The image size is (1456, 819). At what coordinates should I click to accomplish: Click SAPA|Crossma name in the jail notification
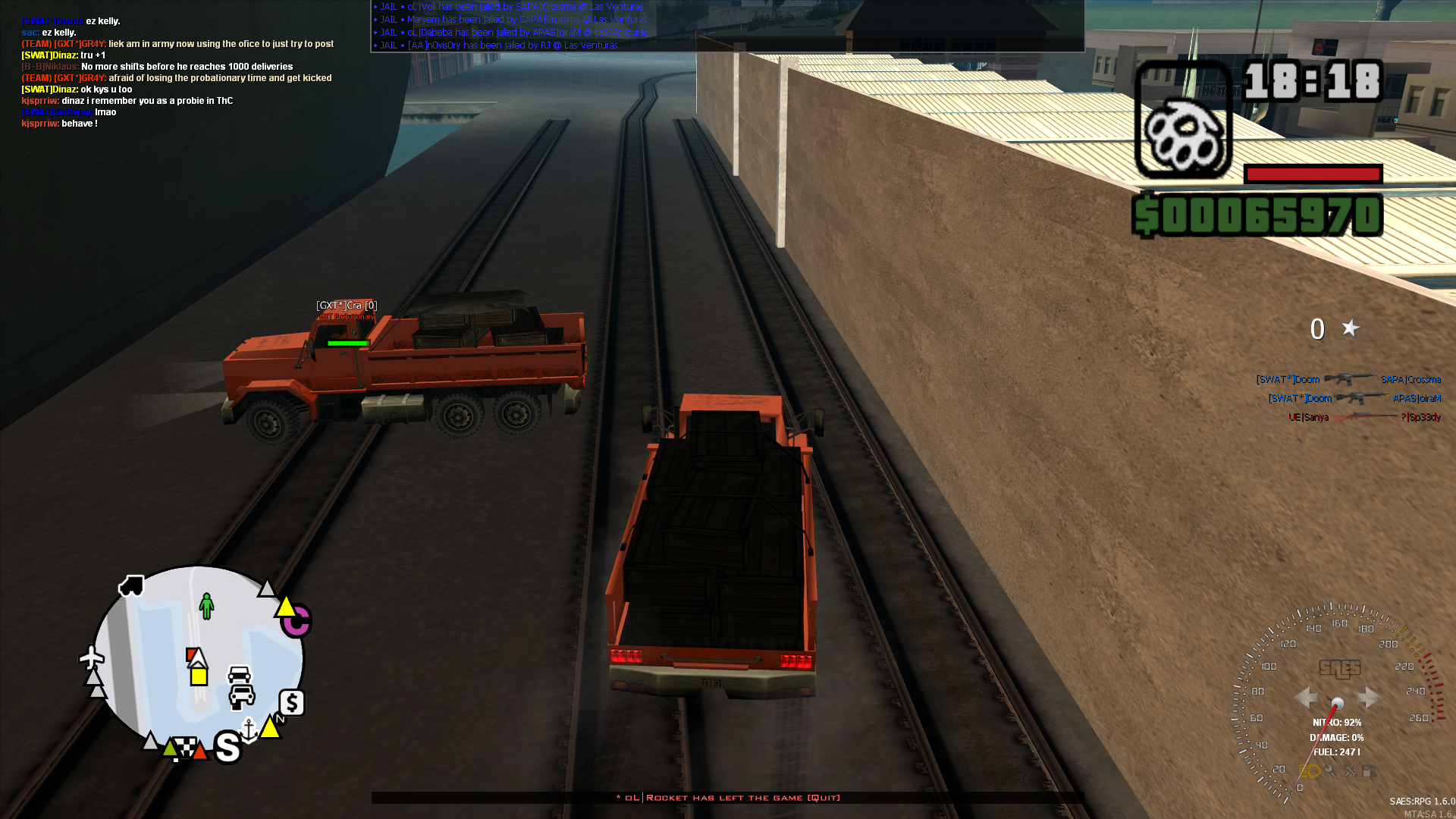[x=547, y=8]
